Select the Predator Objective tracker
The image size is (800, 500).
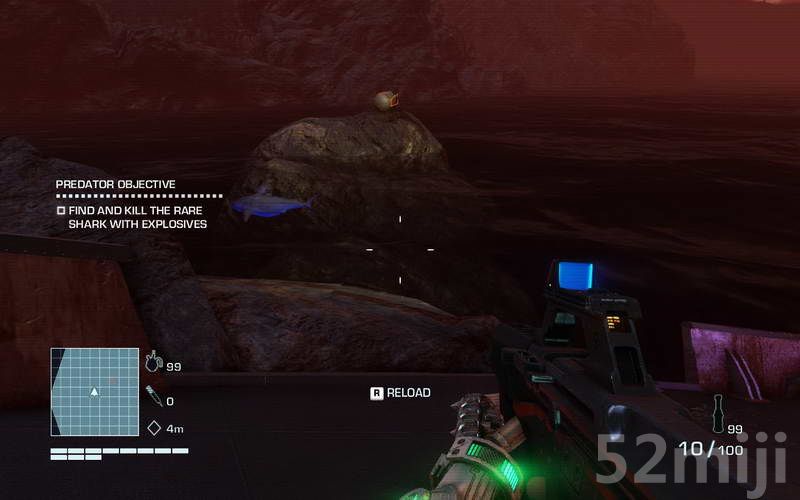pos(115,185)
